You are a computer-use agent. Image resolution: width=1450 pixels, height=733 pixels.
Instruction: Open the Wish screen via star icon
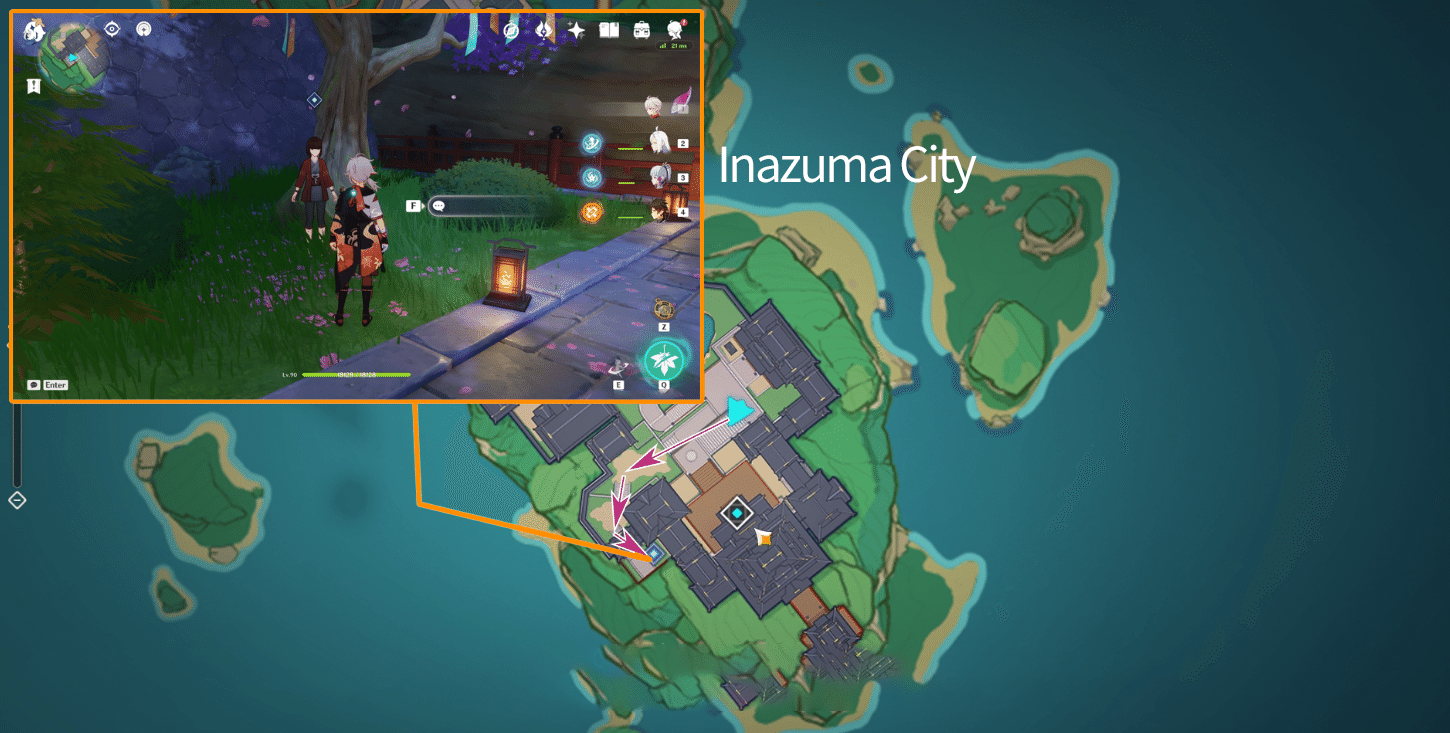(578, 30)
